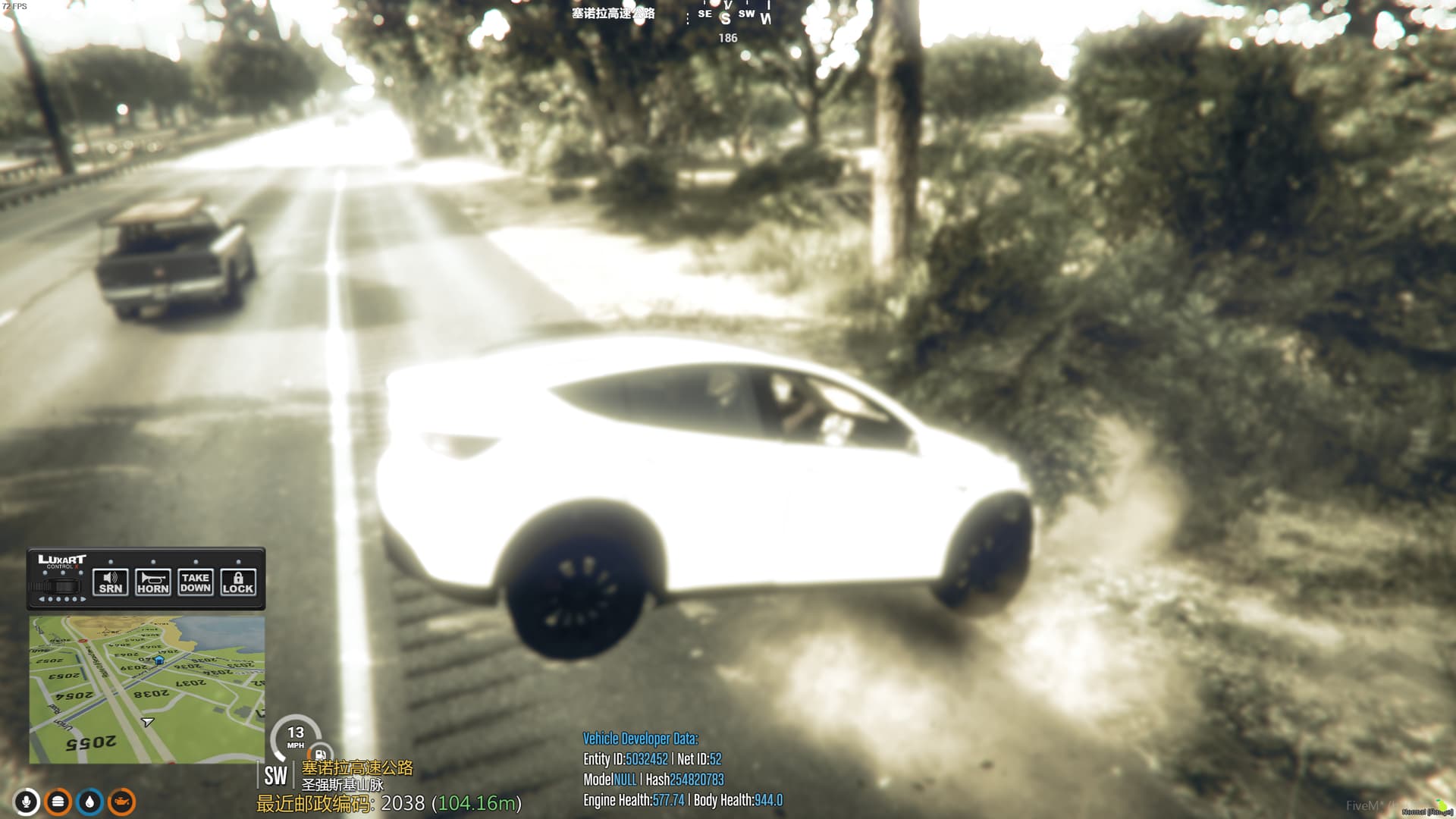Click the engine oil status icon
The image size is (1456, 819).
pos(121,801)
